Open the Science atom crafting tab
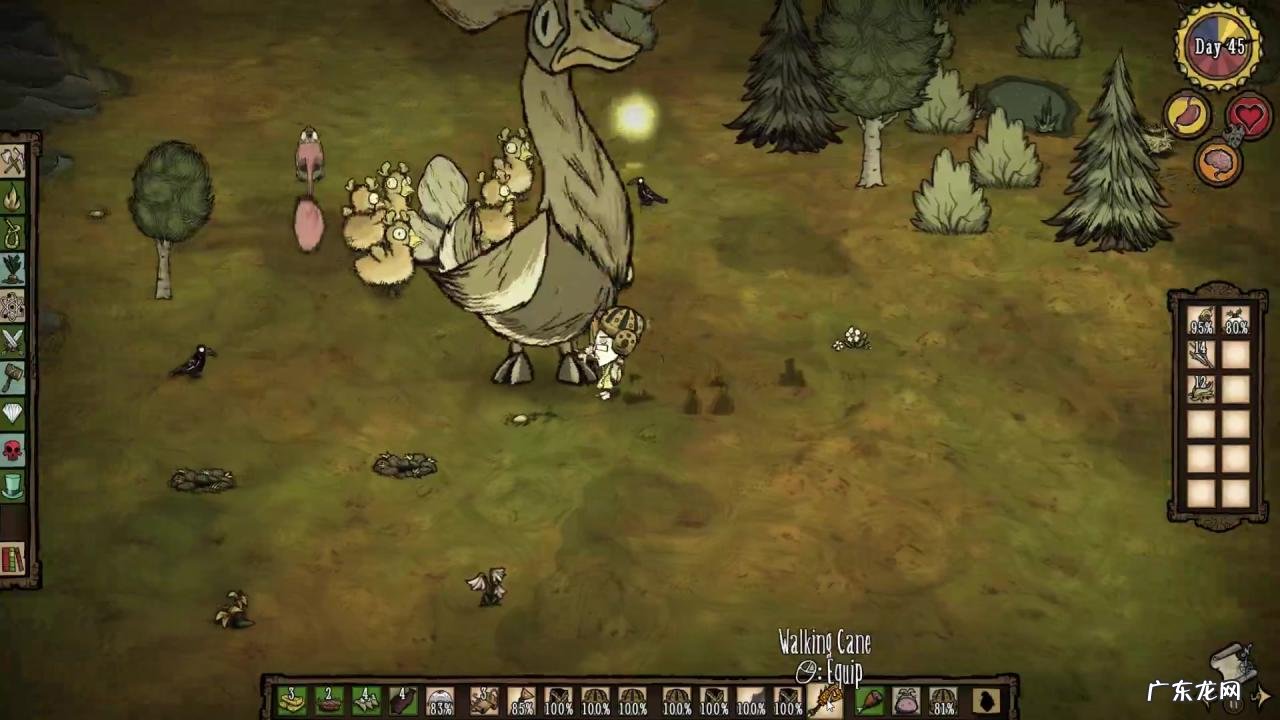 (13, 305)
